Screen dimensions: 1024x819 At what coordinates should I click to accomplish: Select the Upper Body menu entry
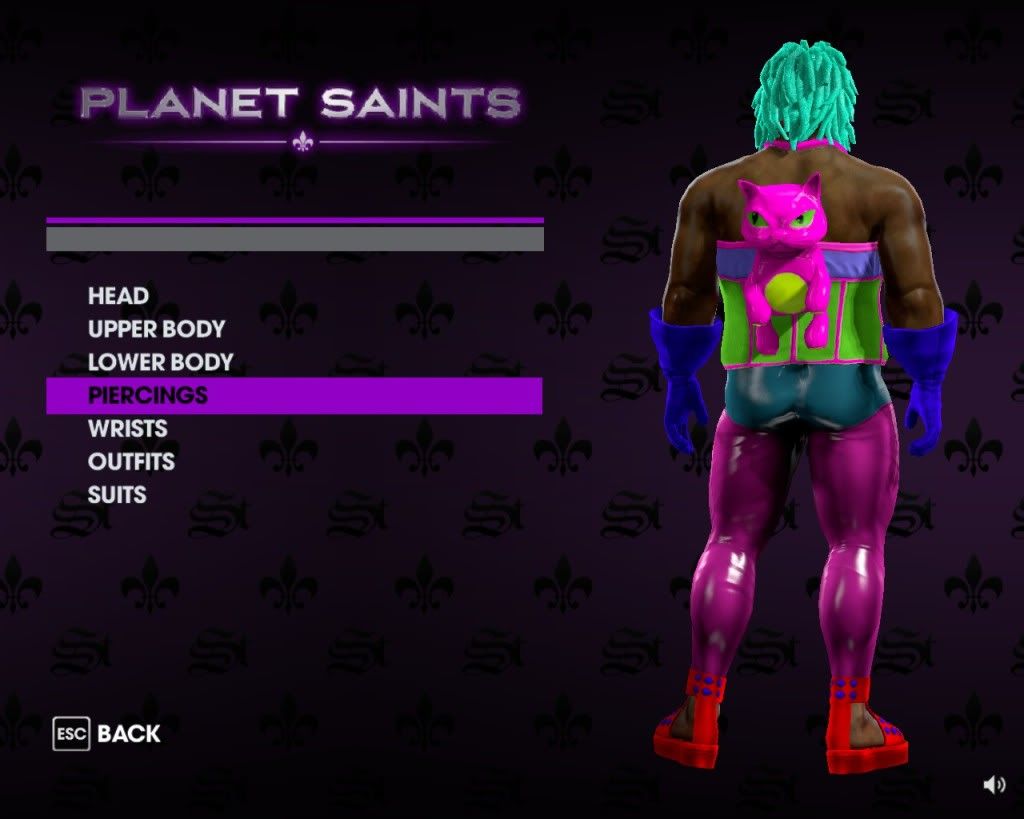pyautogui.click(x=156, y=329)
